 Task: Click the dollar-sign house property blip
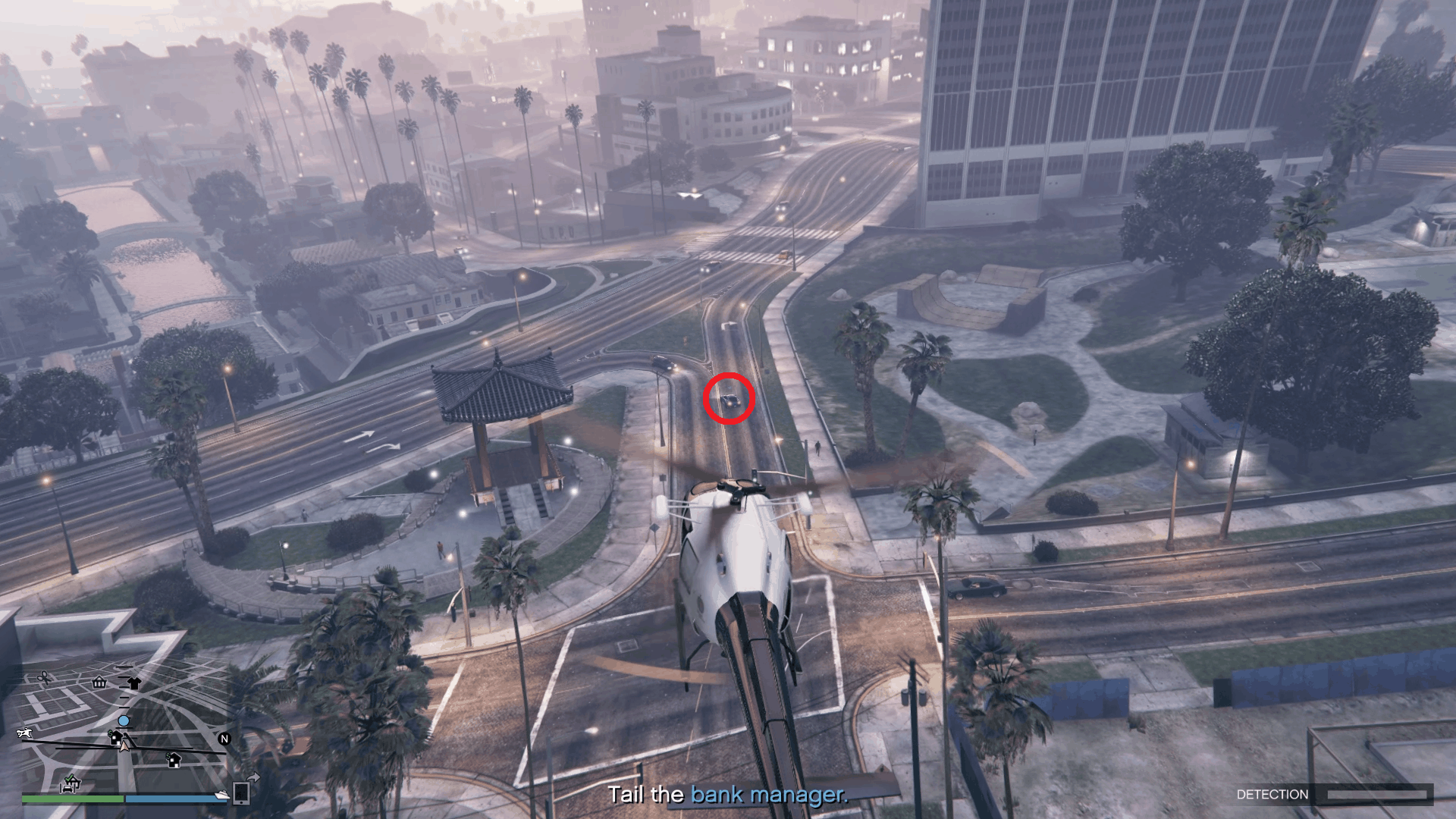pyautogui.click(x=115, y=739)
